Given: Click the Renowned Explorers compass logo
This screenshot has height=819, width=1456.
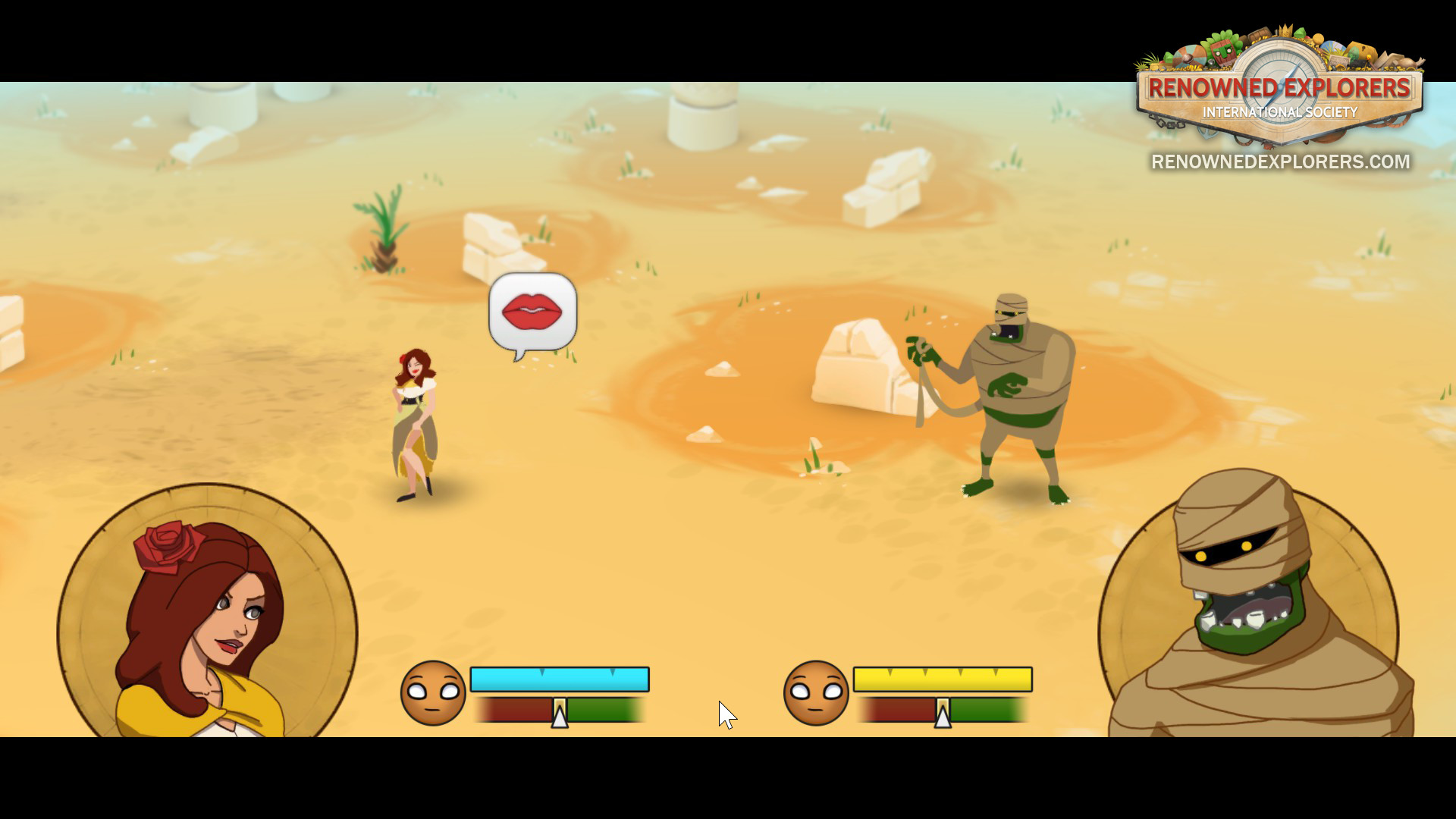Looking at the screenshot, I should point(1279,86).
